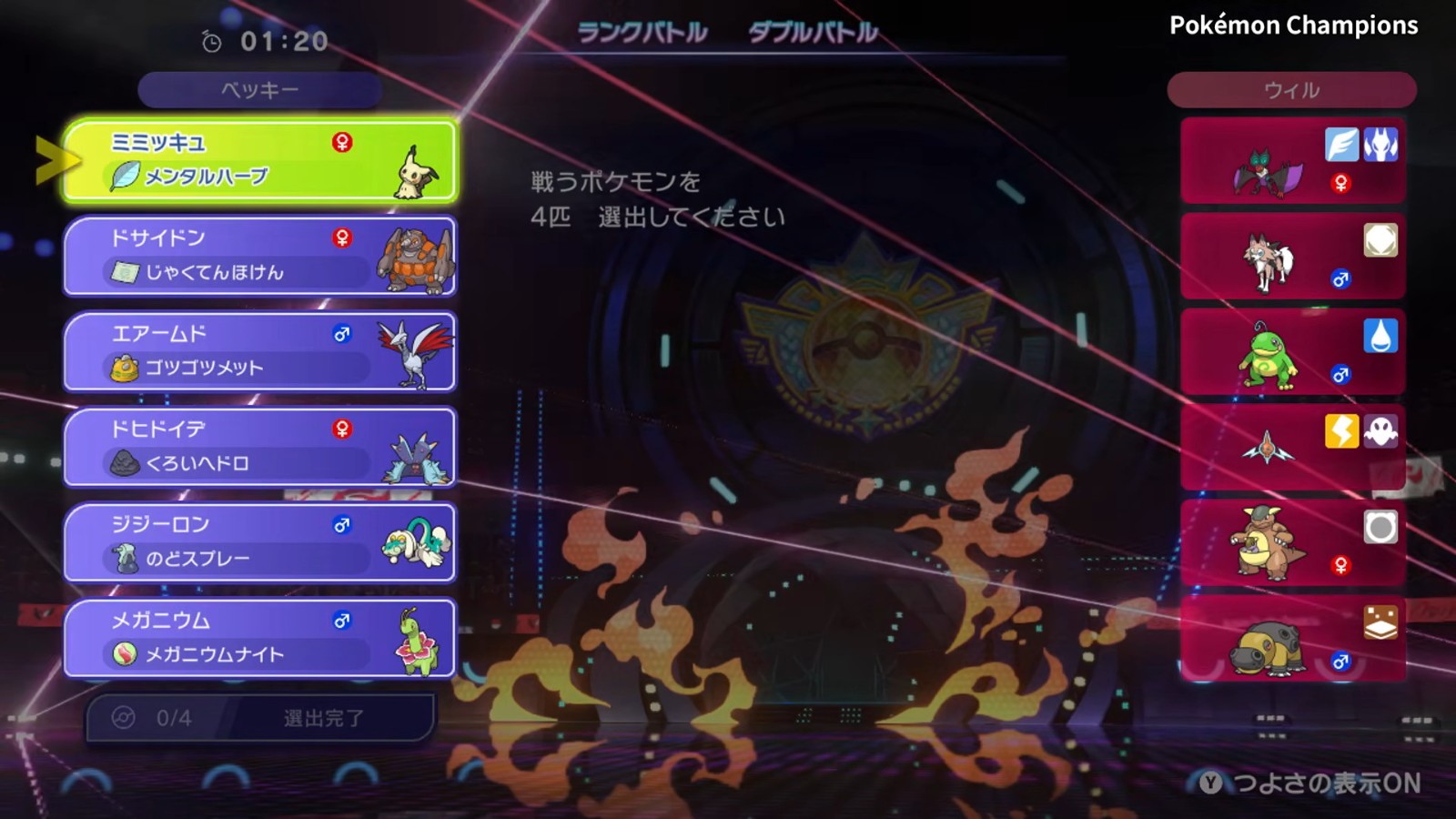Click the くろいヘドロ sludge icon on ドヒドイテ

coord(124,462)
